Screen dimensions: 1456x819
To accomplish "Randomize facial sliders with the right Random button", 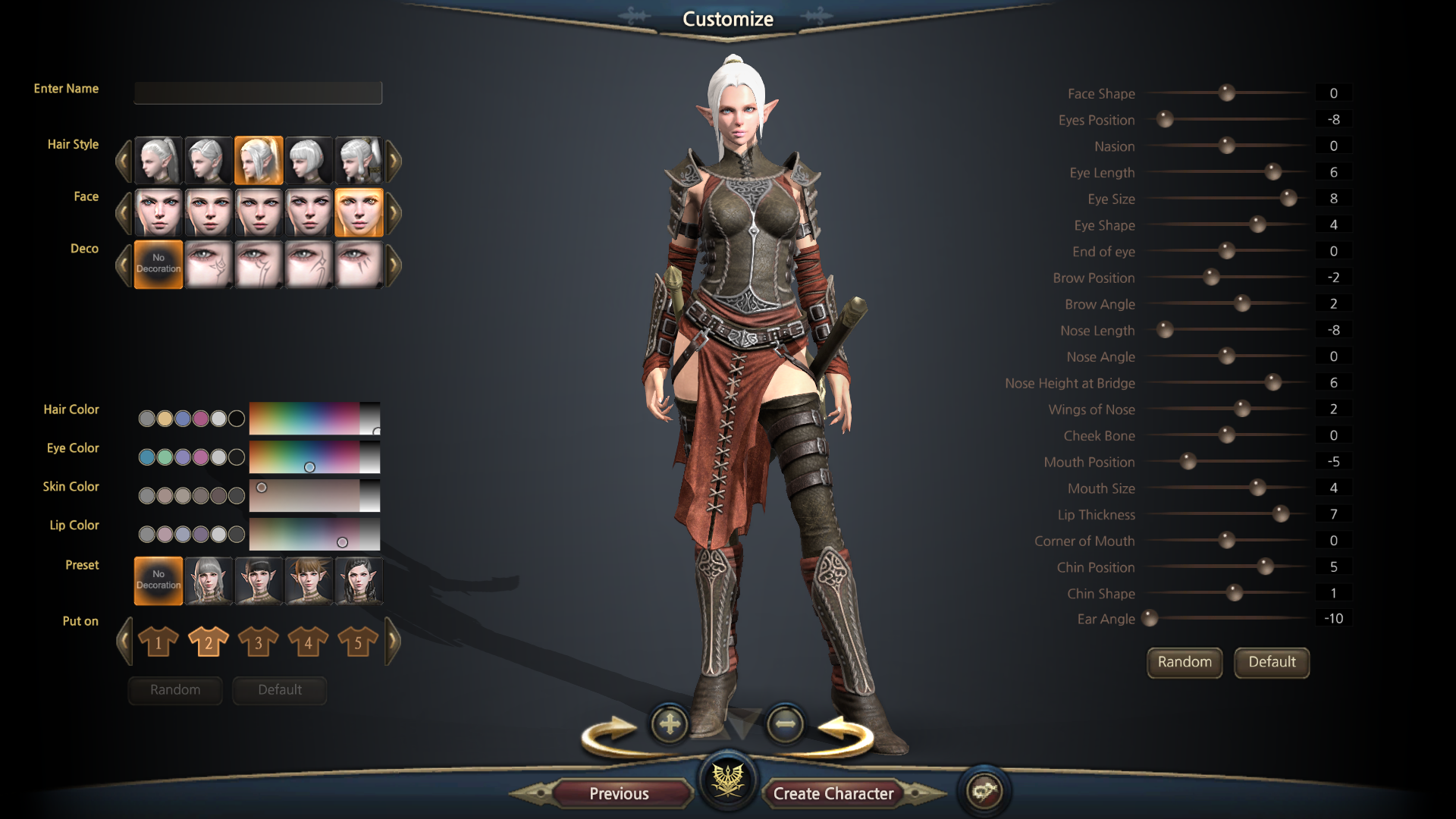I will click(1184, 662).
